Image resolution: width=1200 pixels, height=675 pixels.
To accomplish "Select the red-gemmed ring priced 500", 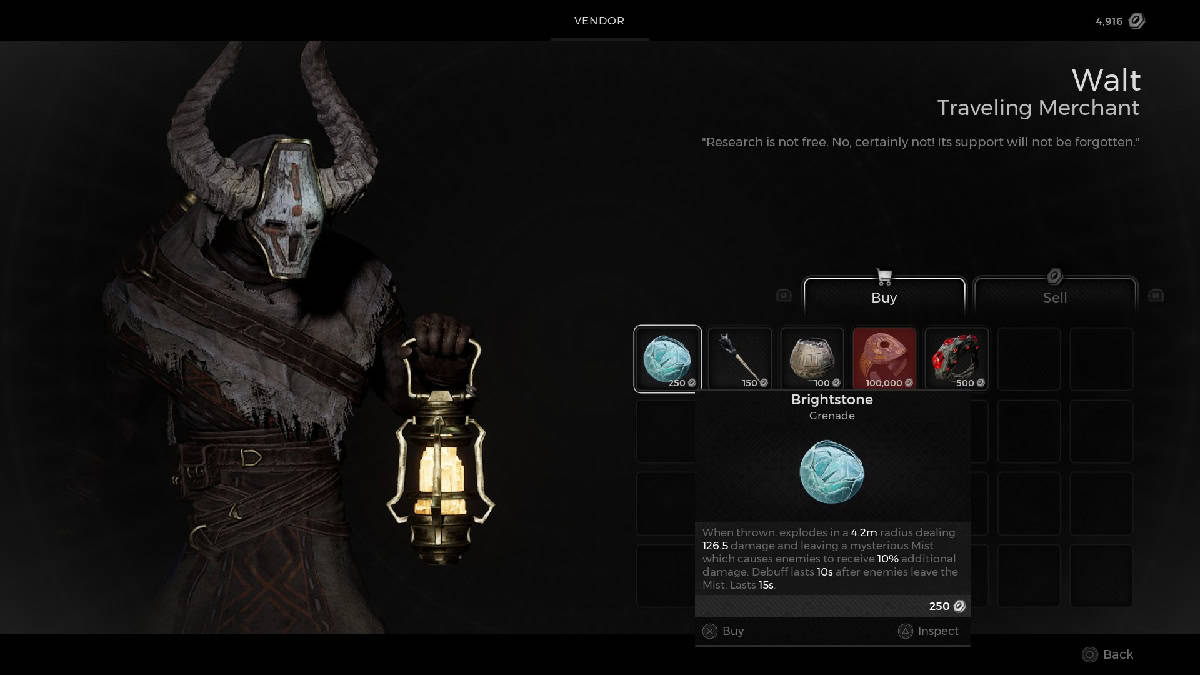I will 956,359.
